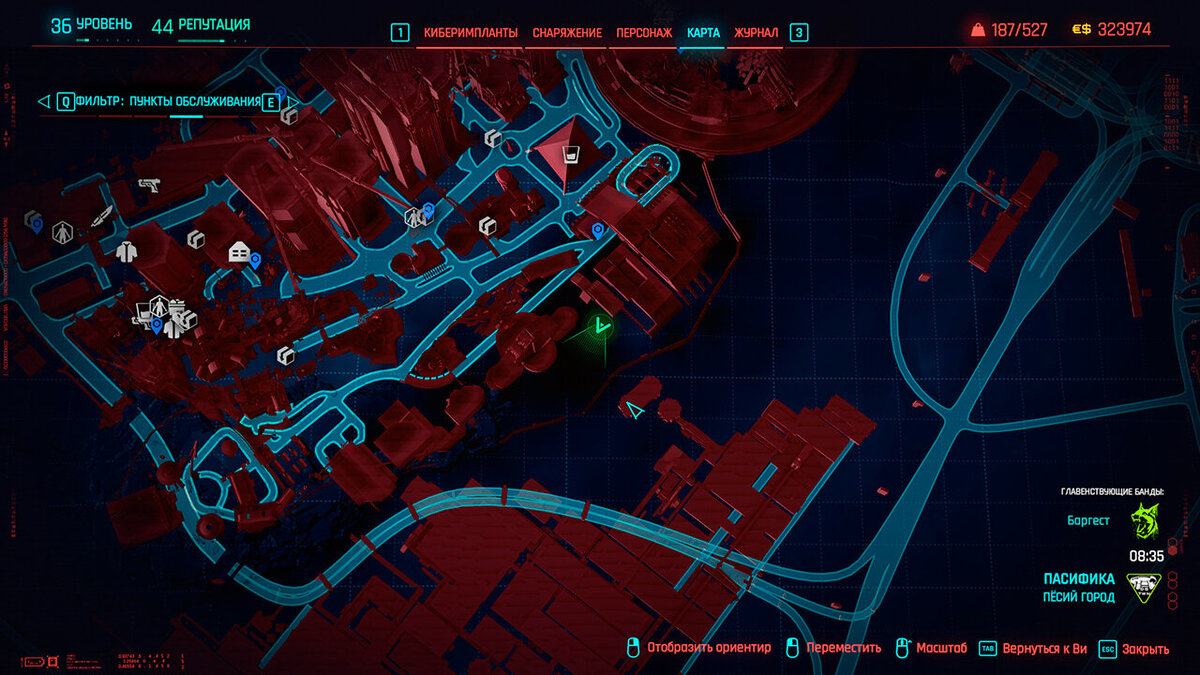The height and width of the screenshot is (675, 1200).
Task: Select the Карта tab
Action: (x=703, y=33)
